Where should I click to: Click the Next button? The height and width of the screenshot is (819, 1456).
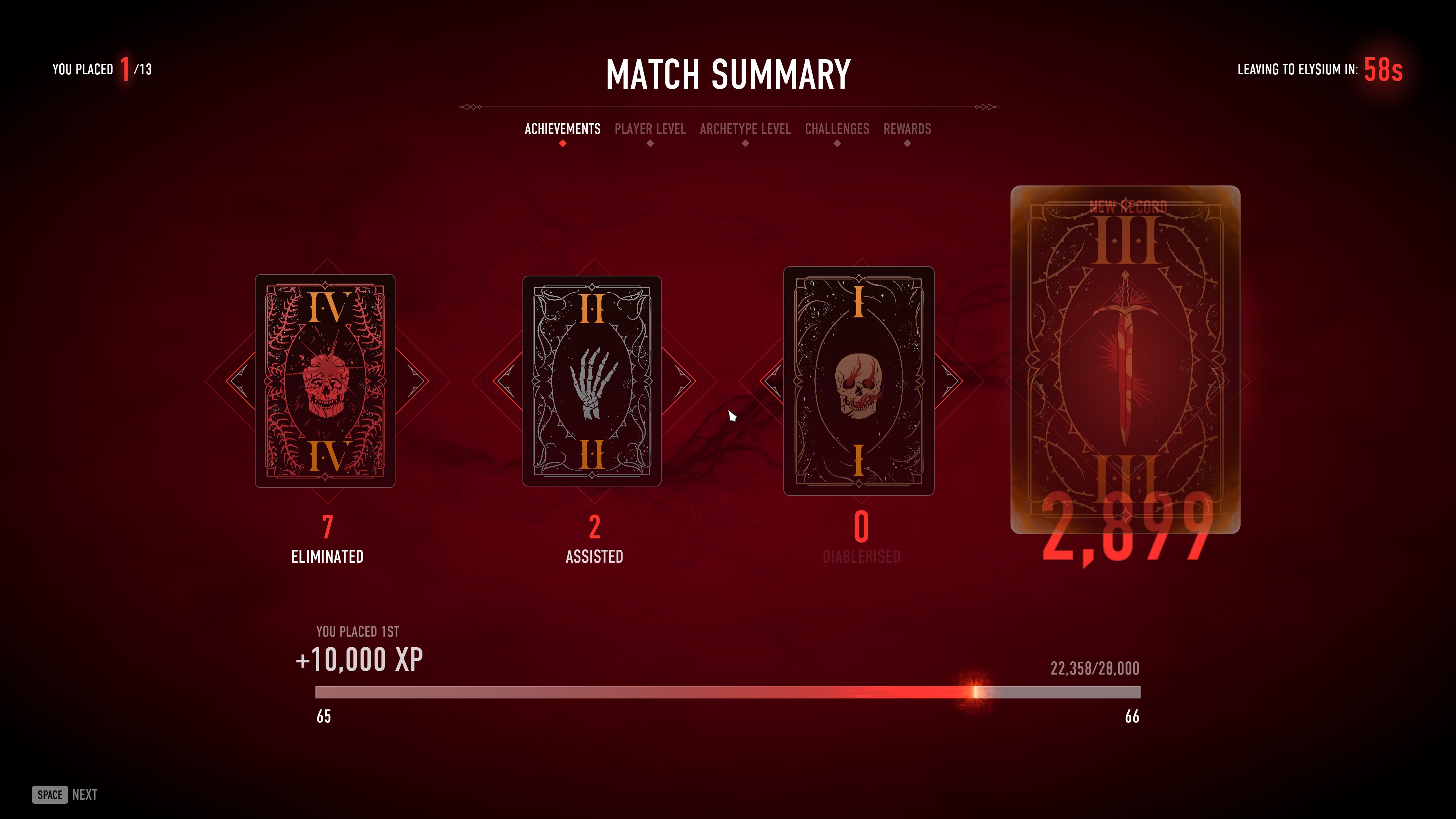[65, 794]
